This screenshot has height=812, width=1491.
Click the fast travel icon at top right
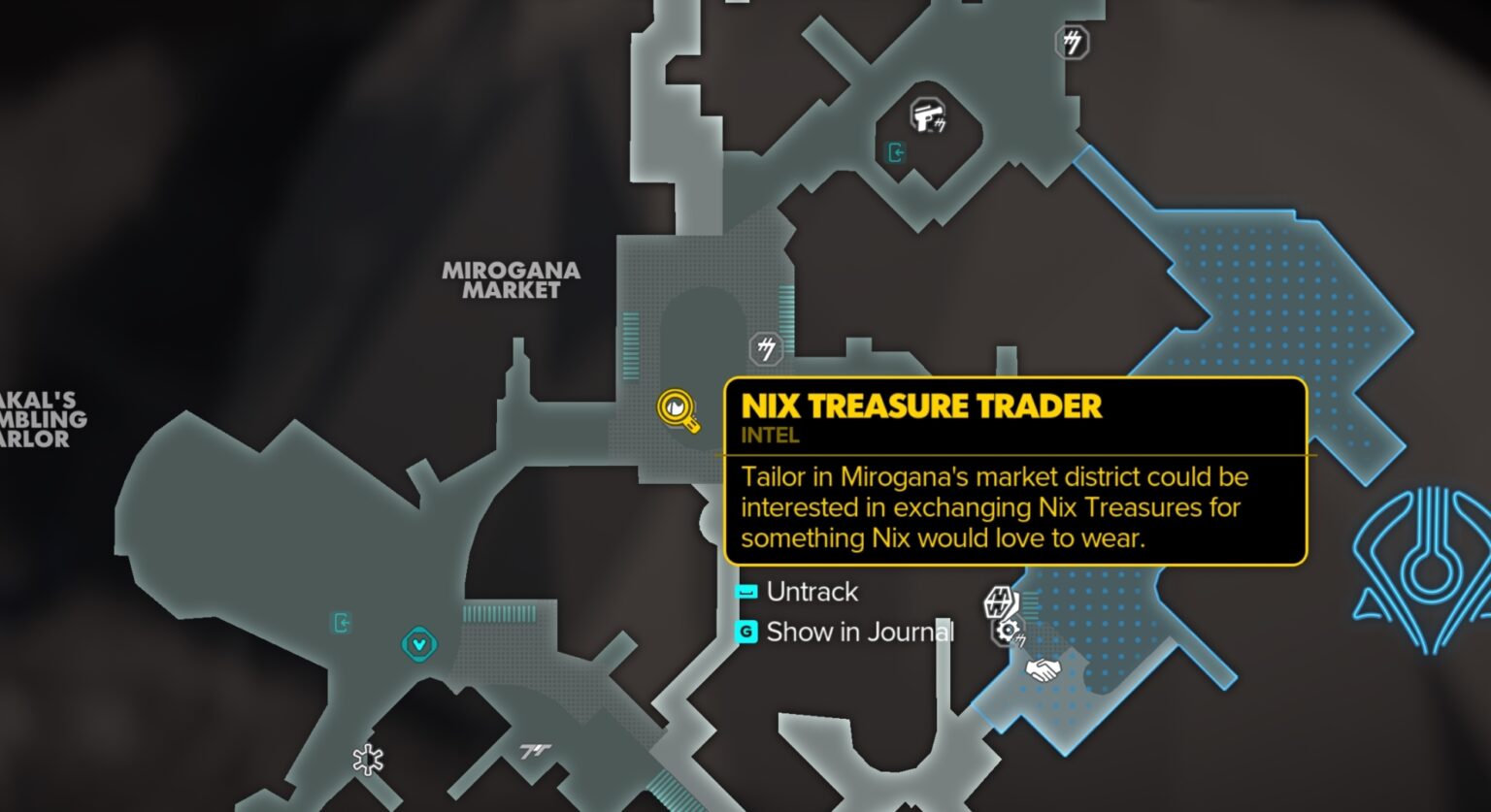[1072, 44]
